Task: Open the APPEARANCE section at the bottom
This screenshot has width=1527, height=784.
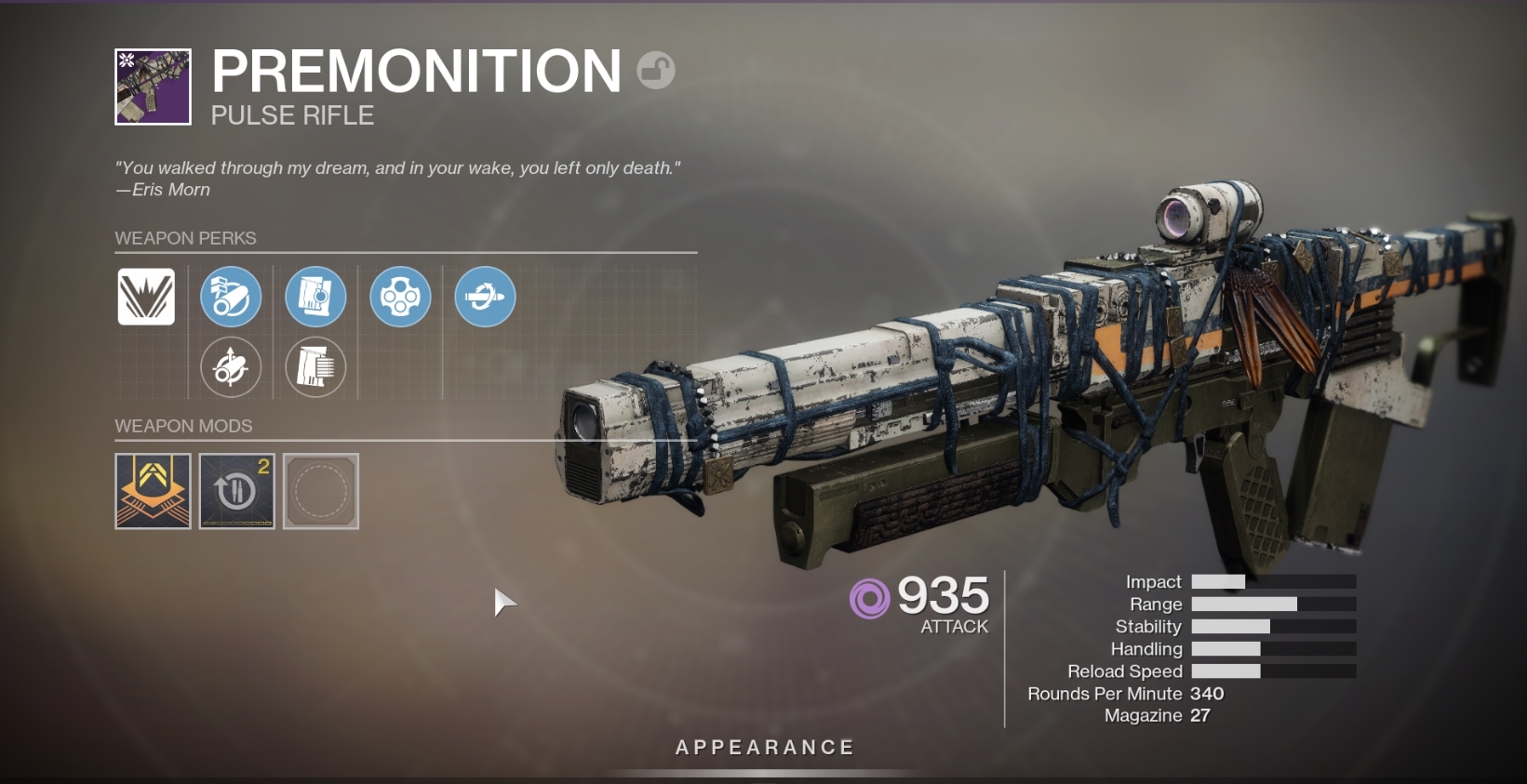Action: pyautogui.click(x=765, y=746)
